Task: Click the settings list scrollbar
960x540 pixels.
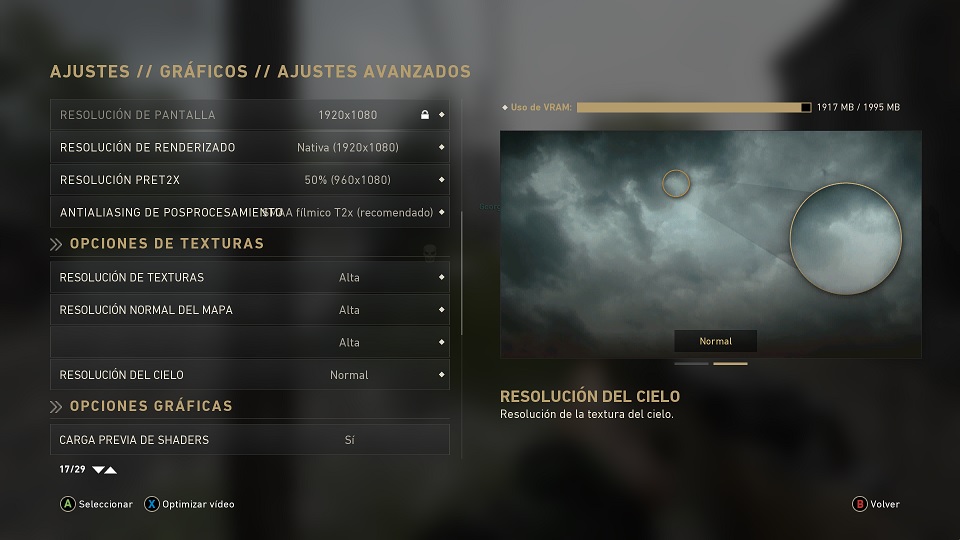Action: point(462,272)
